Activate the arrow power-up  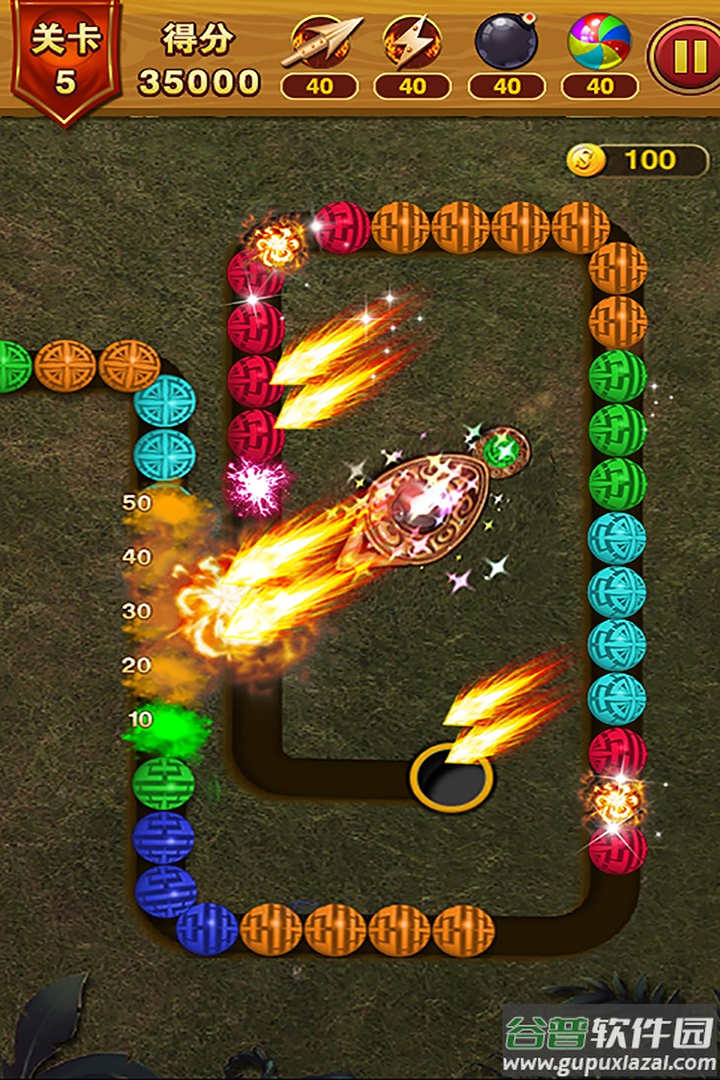[319, 45]
